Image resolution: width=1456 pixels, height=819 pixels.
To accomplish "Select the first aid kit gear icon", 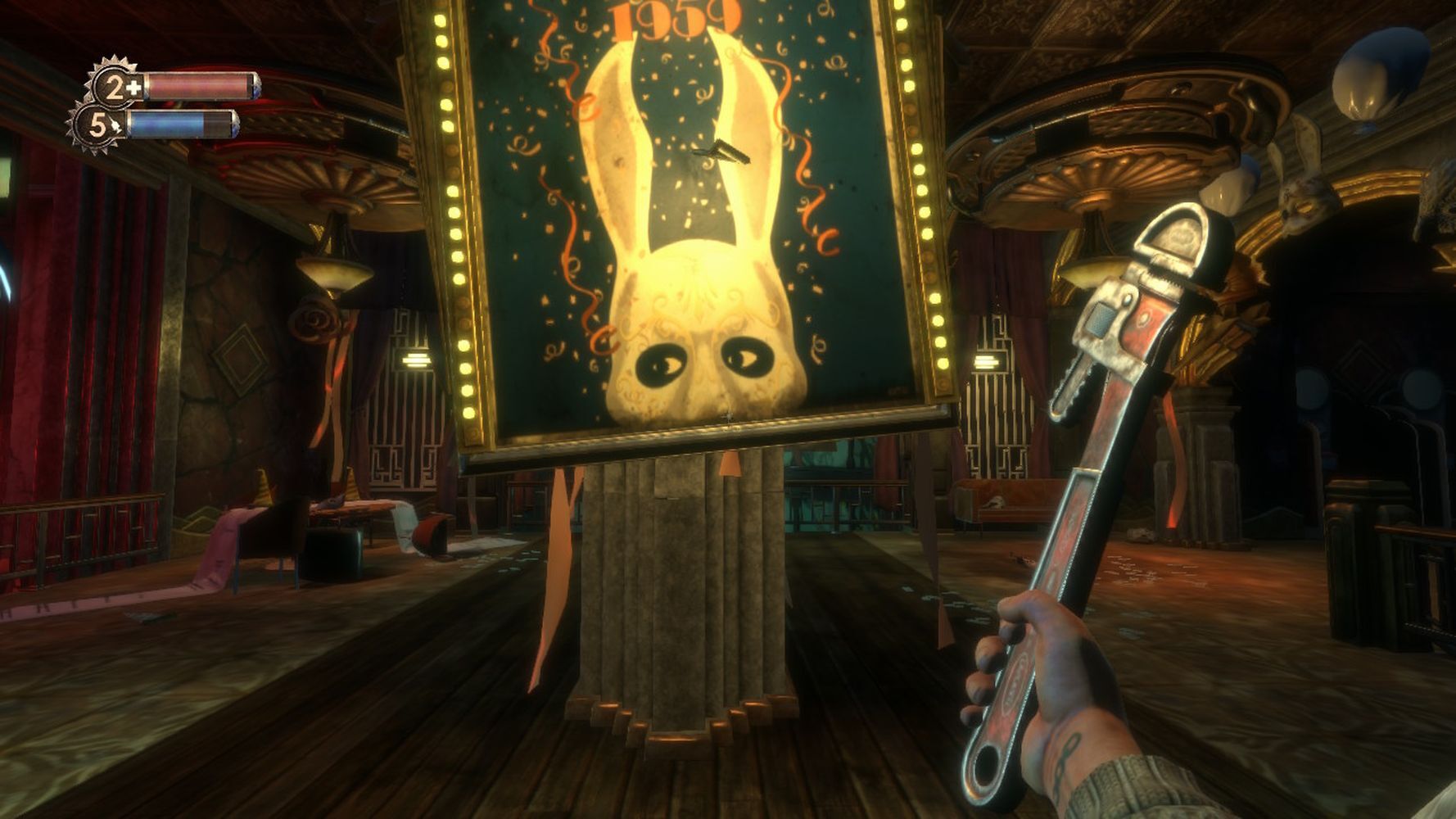I will [115, 86].
